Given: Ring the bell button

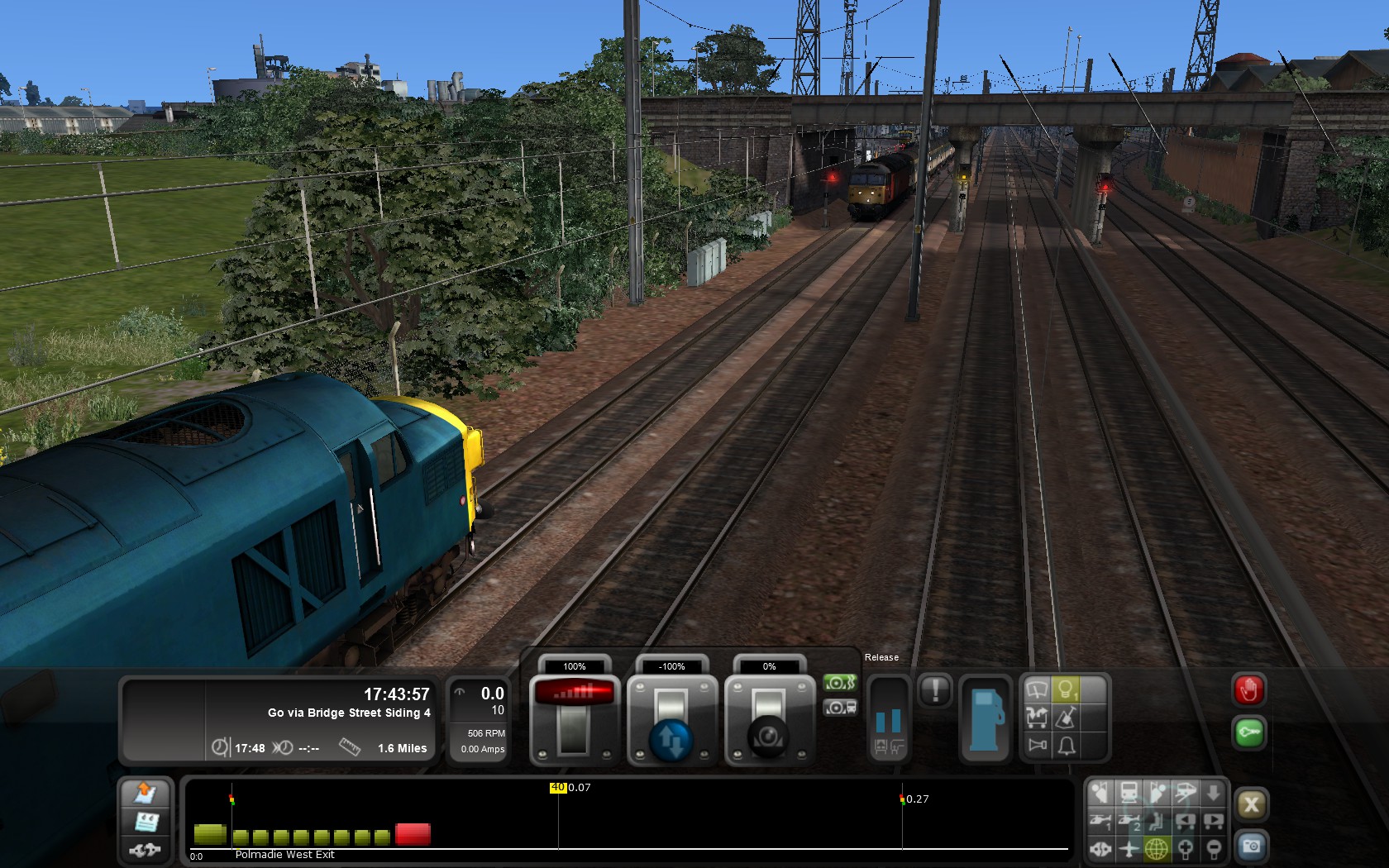Looking at the screenshot, I should pos(1067,746).
